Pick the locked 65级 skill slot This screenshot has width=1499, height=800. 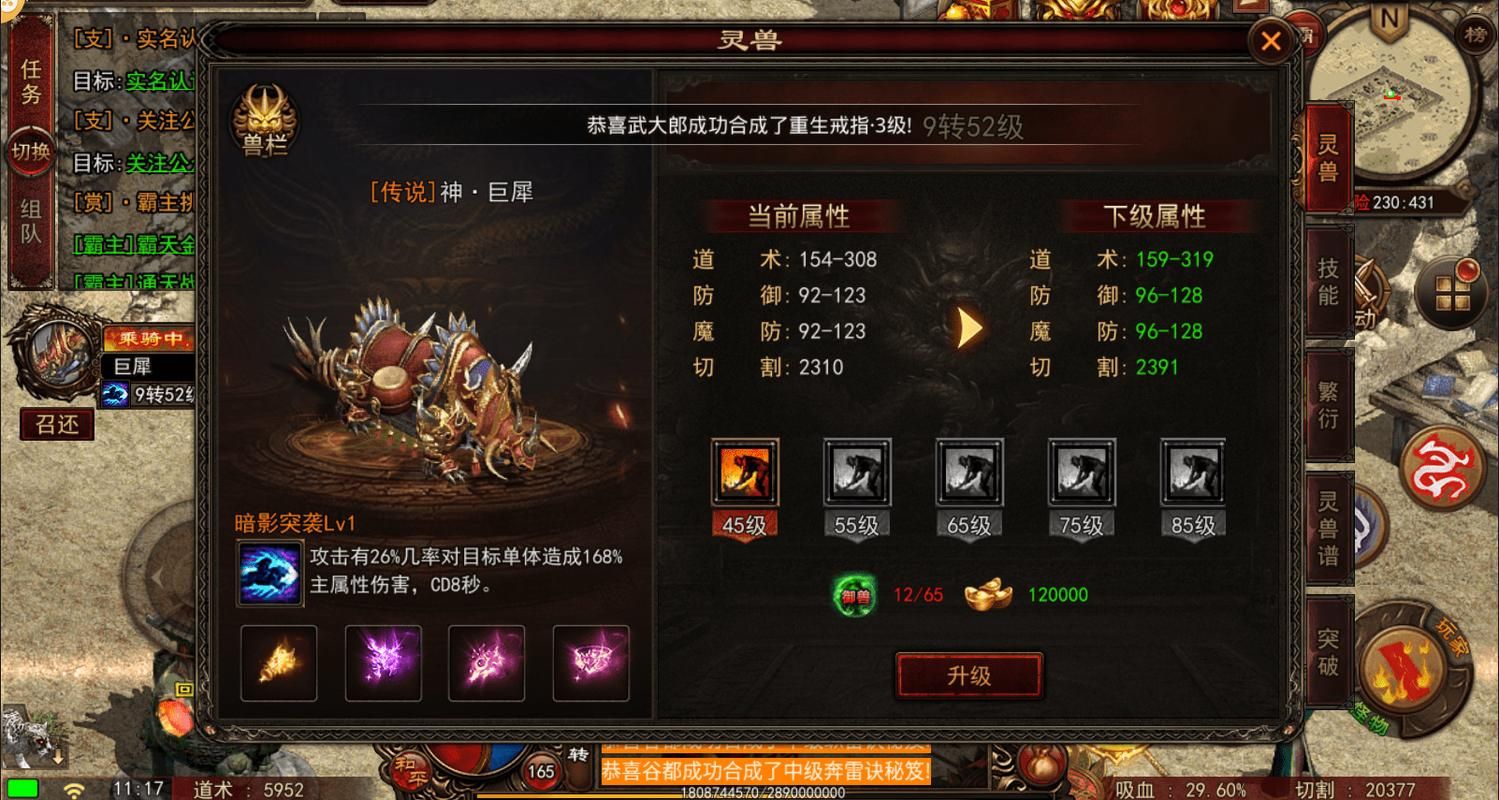tap(968, 474)
